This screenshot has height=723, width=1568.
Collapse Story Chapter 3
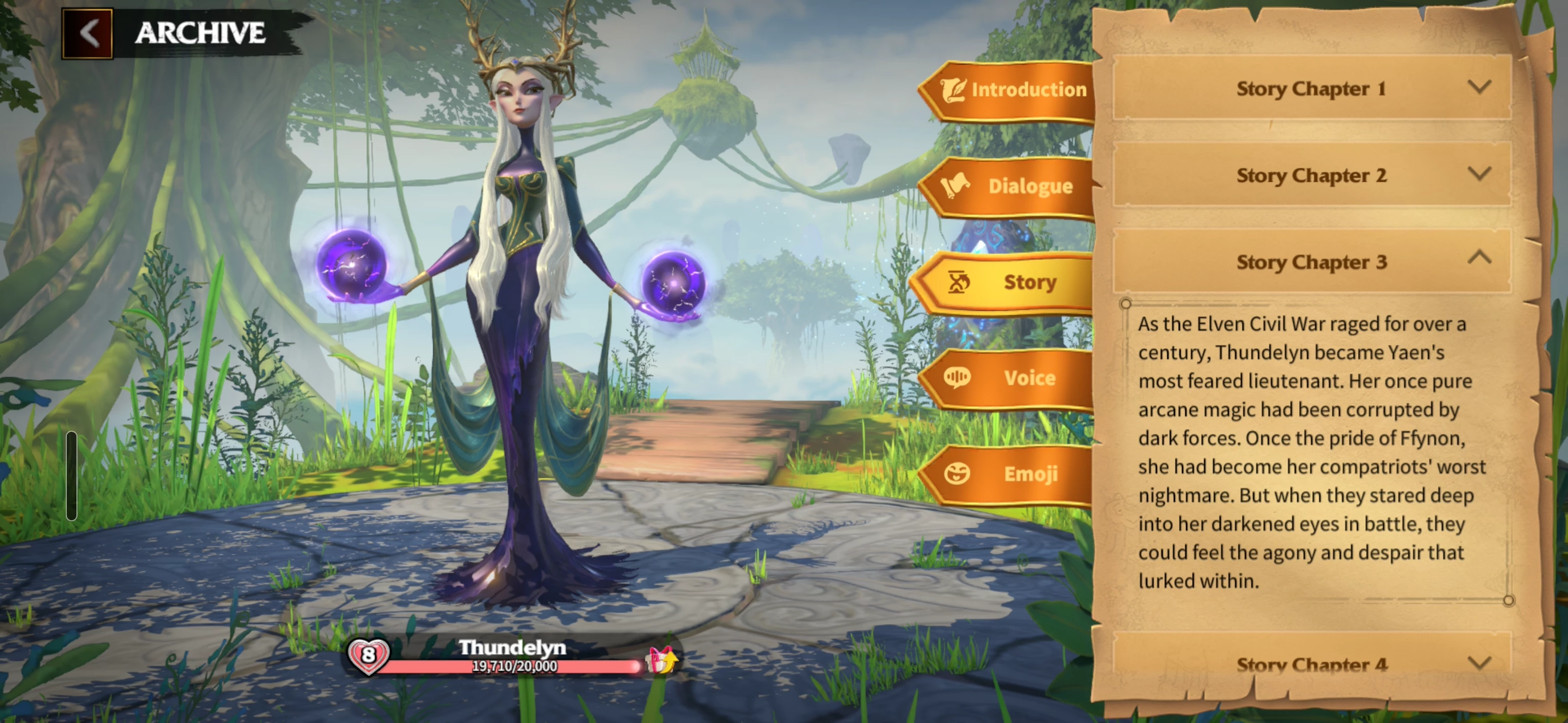coord(1311,262)
